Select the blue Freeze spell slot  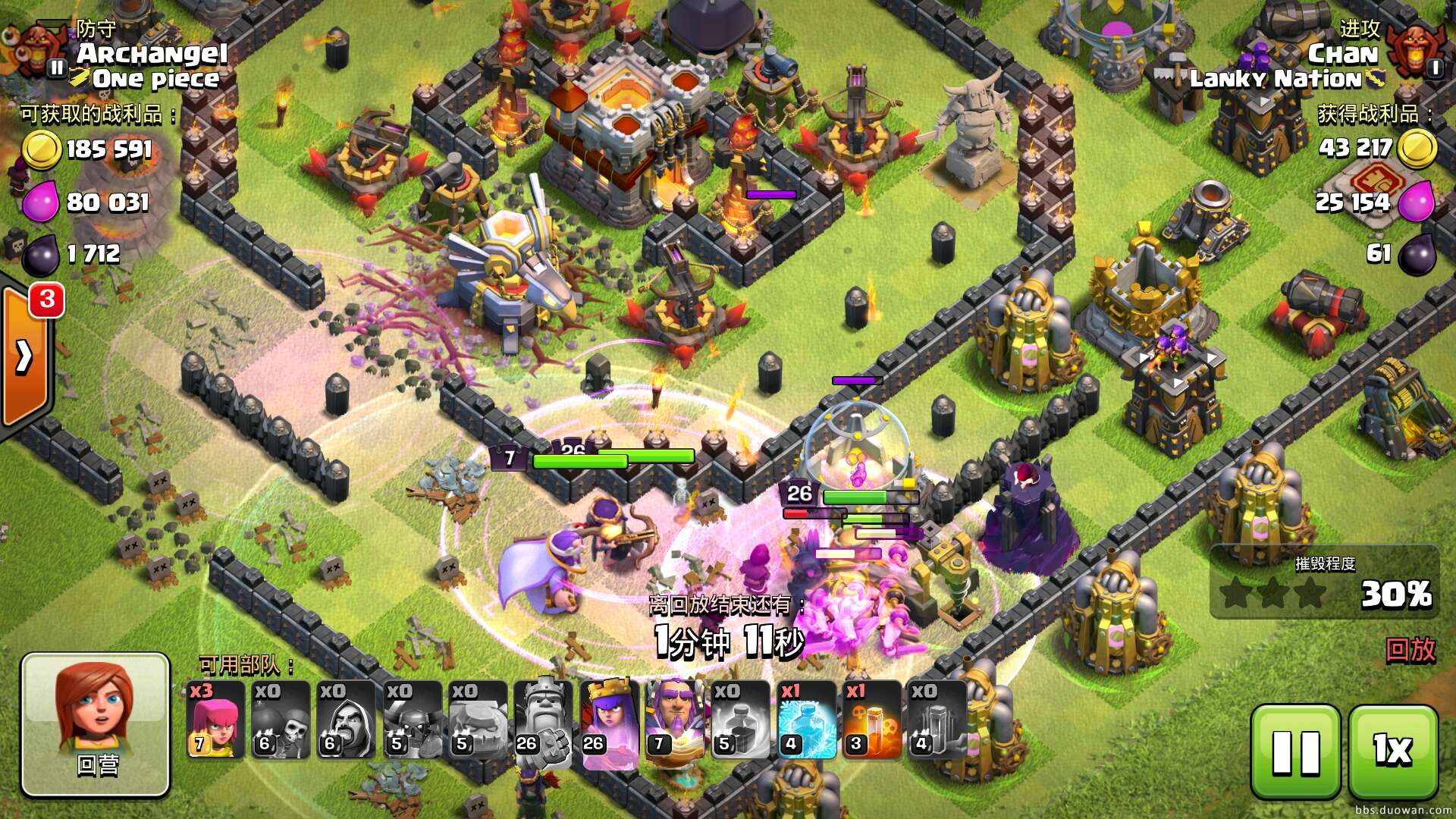[806, 720]
